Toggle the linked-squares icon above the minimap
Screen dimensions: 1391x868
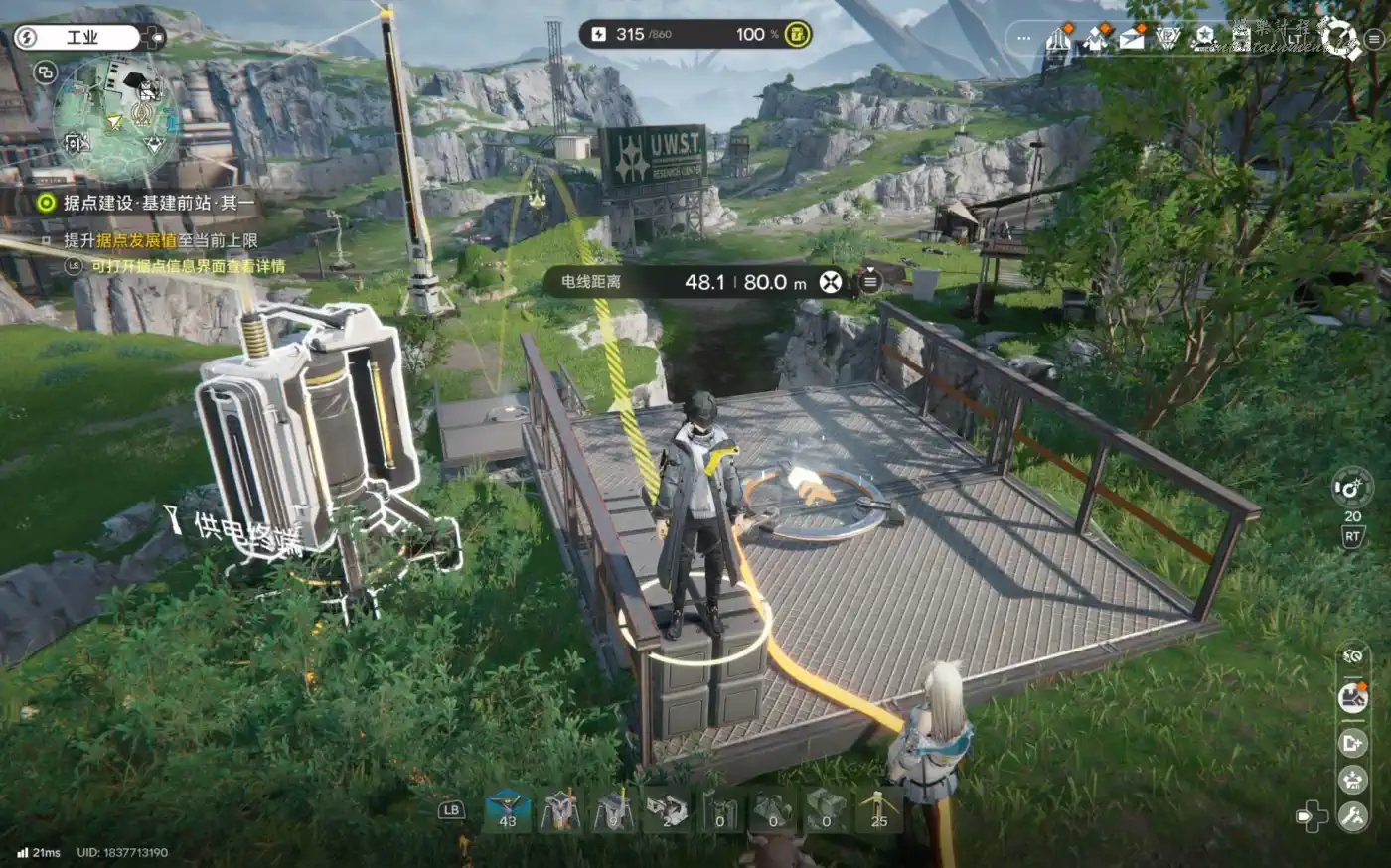[x=45, y=72]
